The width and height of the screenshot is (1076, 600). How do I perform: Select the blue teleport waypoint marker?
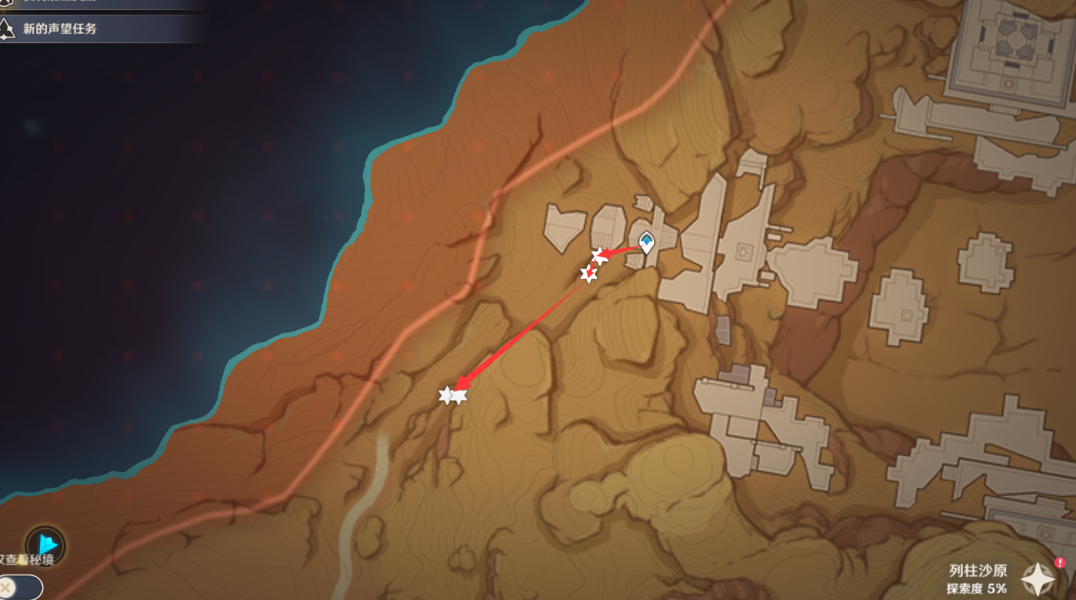click(x=647, y=241)
